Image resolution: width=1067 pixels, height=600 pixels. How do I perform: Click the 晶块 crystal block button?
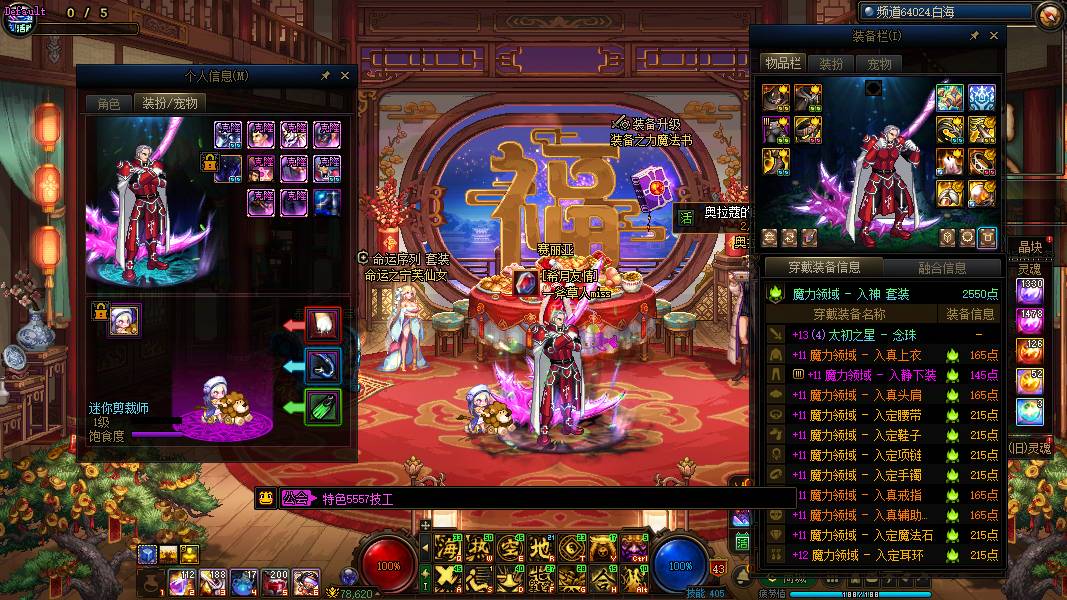tap(1030, 247)
